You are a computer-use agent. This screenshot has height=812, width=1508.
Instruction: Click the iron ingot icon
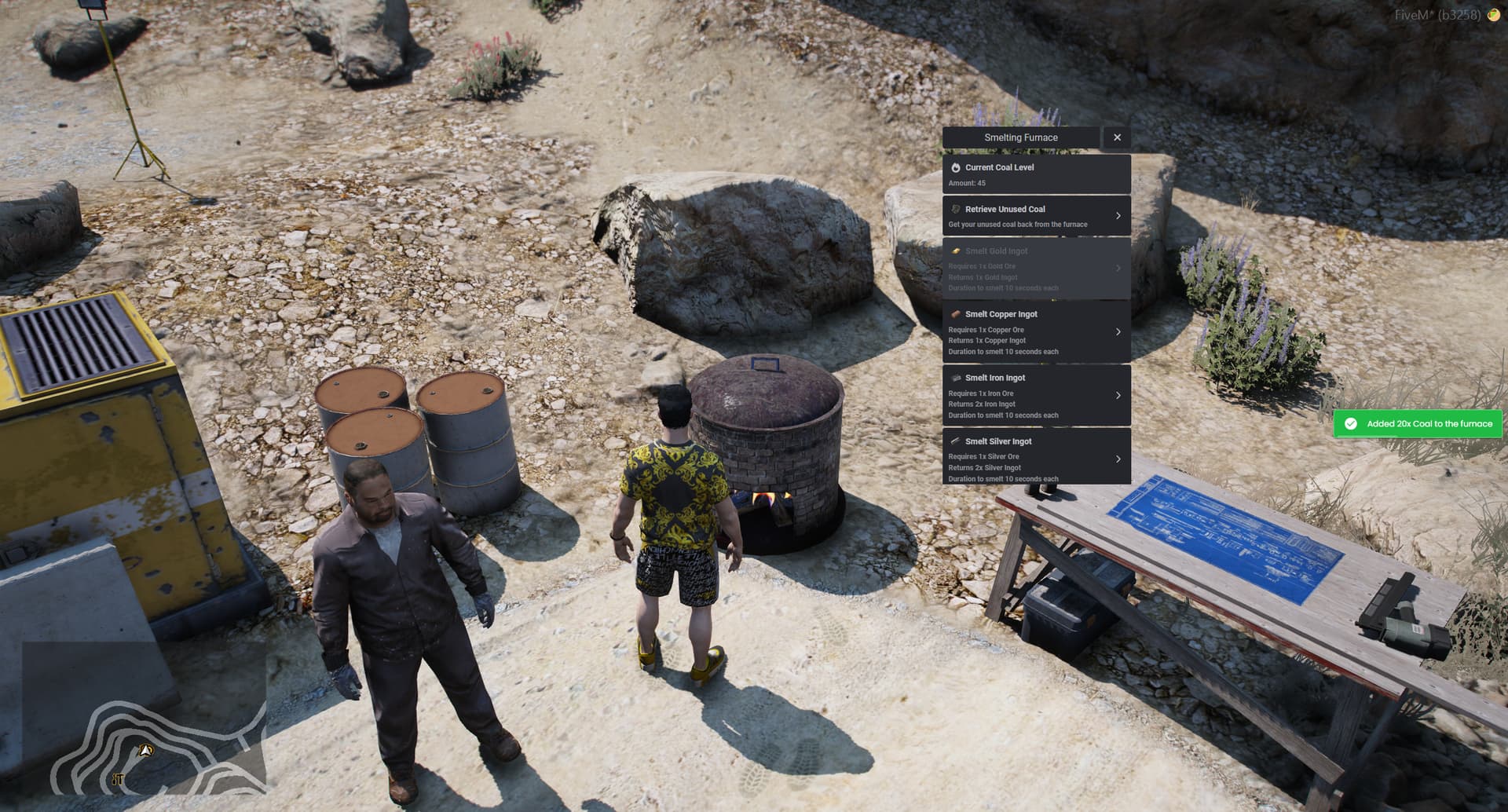[954, 378]
